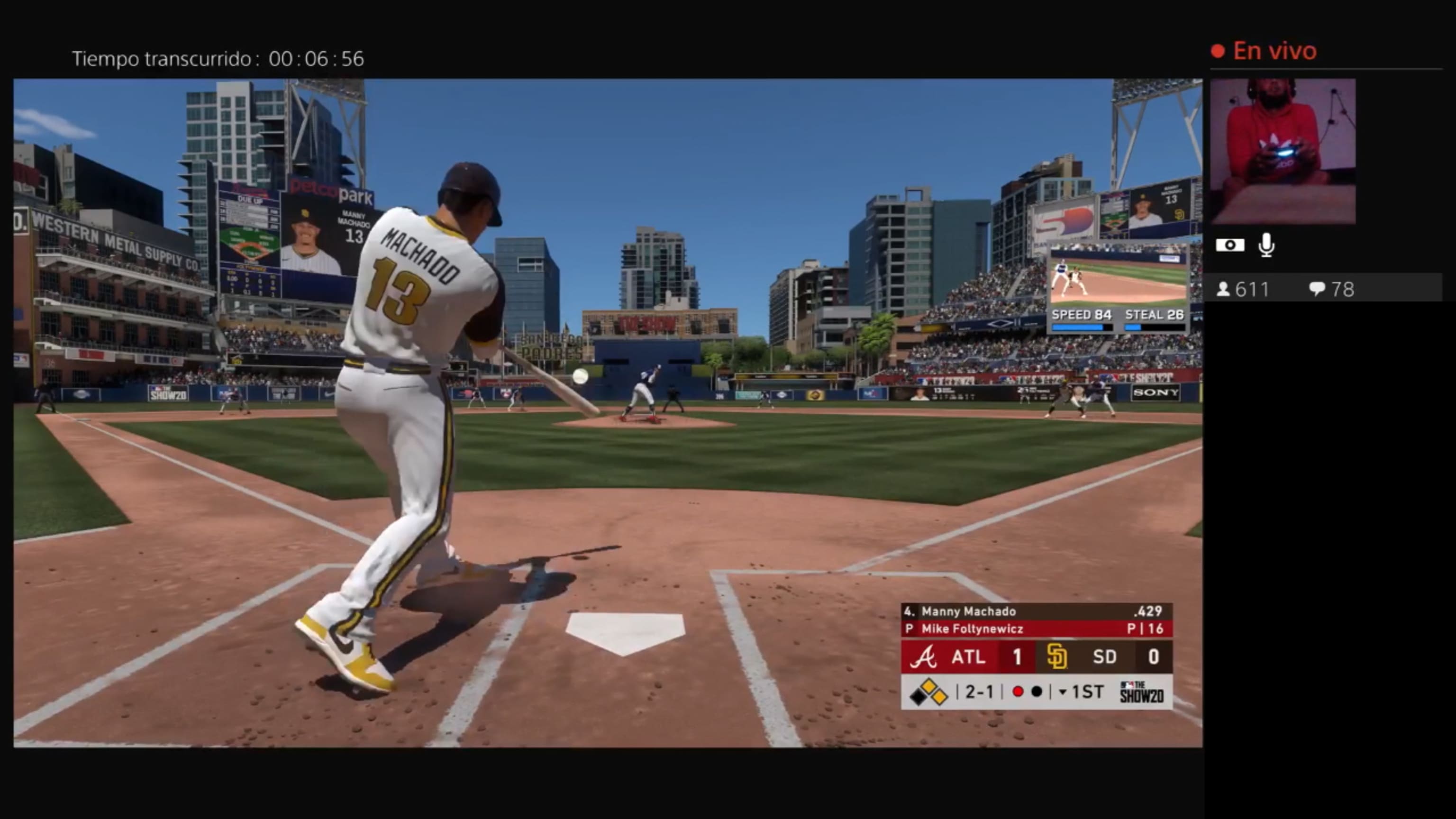Select the San Diego Padres SD logo
Viewport: 1456px width, 819px height.
tap(1058, 657)
